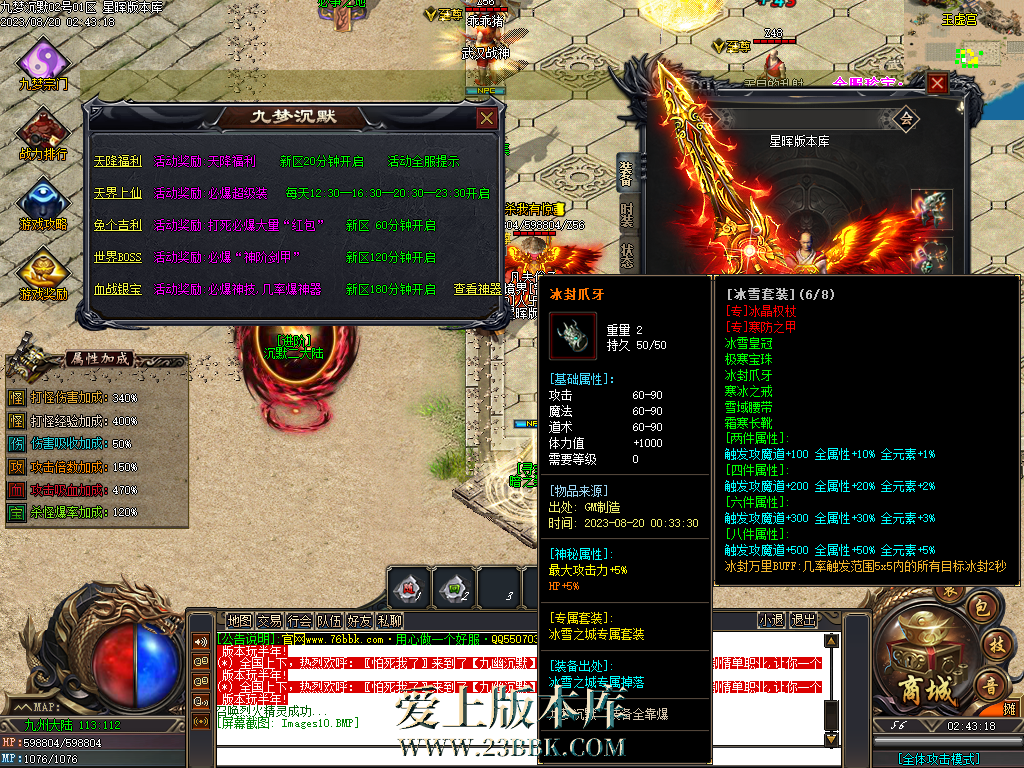Screen dimensions: 1024x768
Task: Open the 世界BOSS event link
Action: [118, 257]
